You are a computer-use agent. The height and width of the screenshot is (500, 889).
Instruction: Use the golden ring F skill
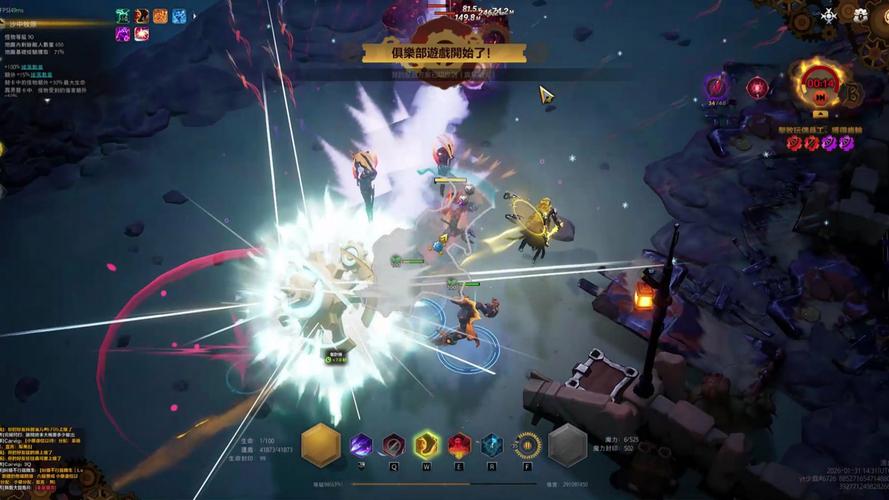pos(527,445)
